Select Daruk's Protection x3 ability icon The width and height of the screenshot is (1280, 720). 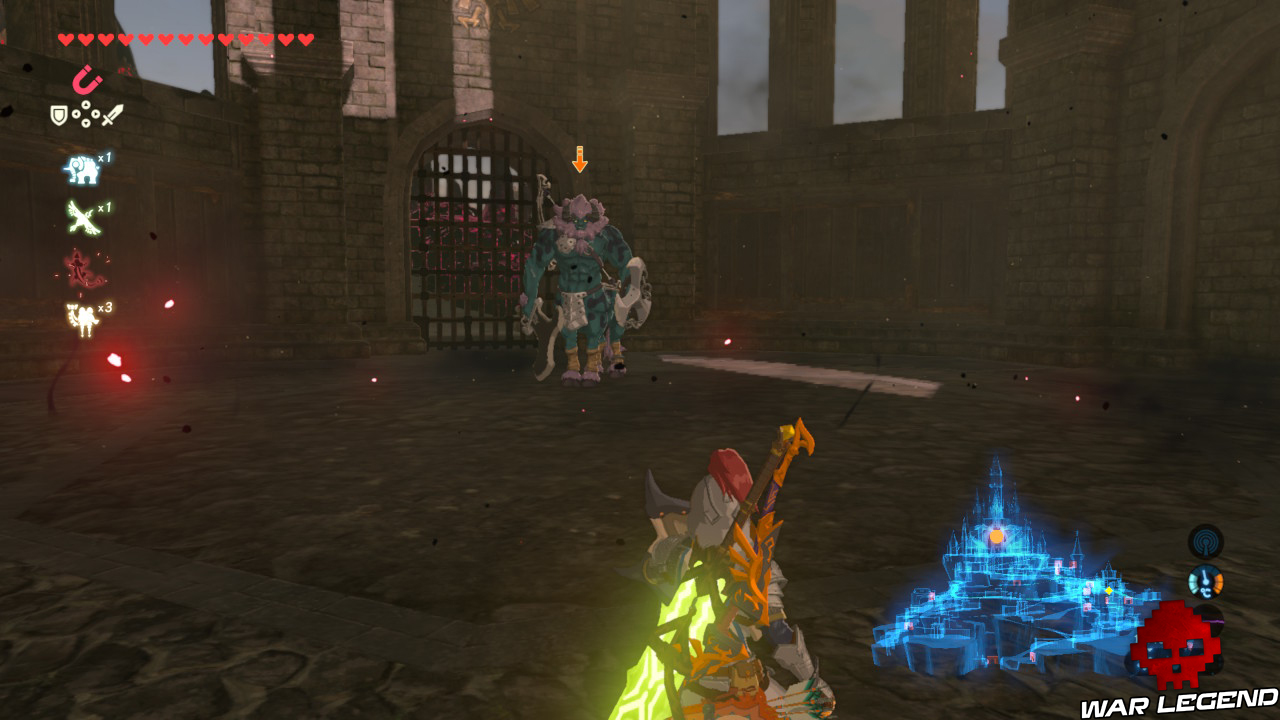click(80, 317)
